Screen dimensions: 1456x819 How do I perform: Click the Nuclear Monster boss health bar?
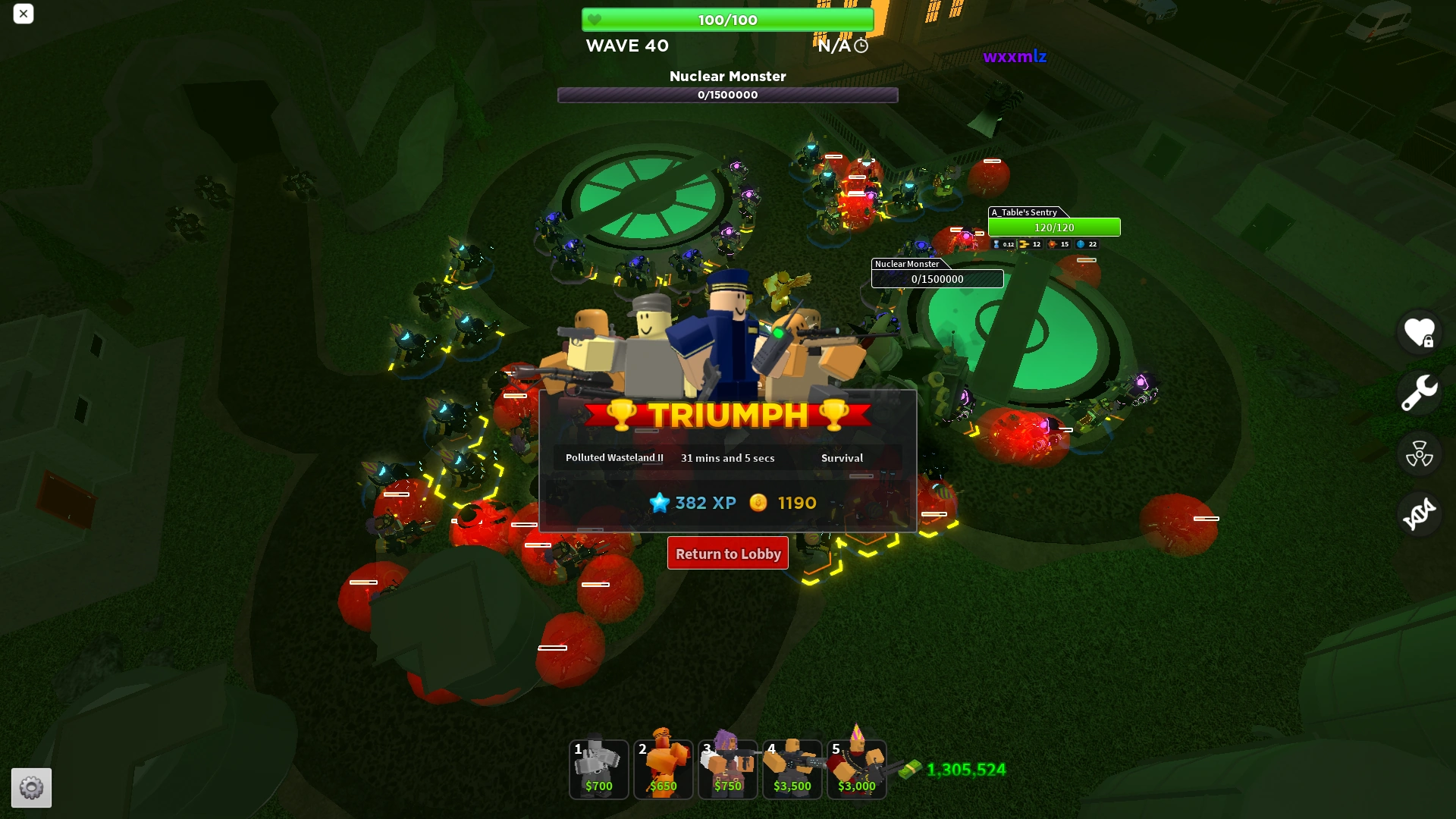tap(727, 95)
